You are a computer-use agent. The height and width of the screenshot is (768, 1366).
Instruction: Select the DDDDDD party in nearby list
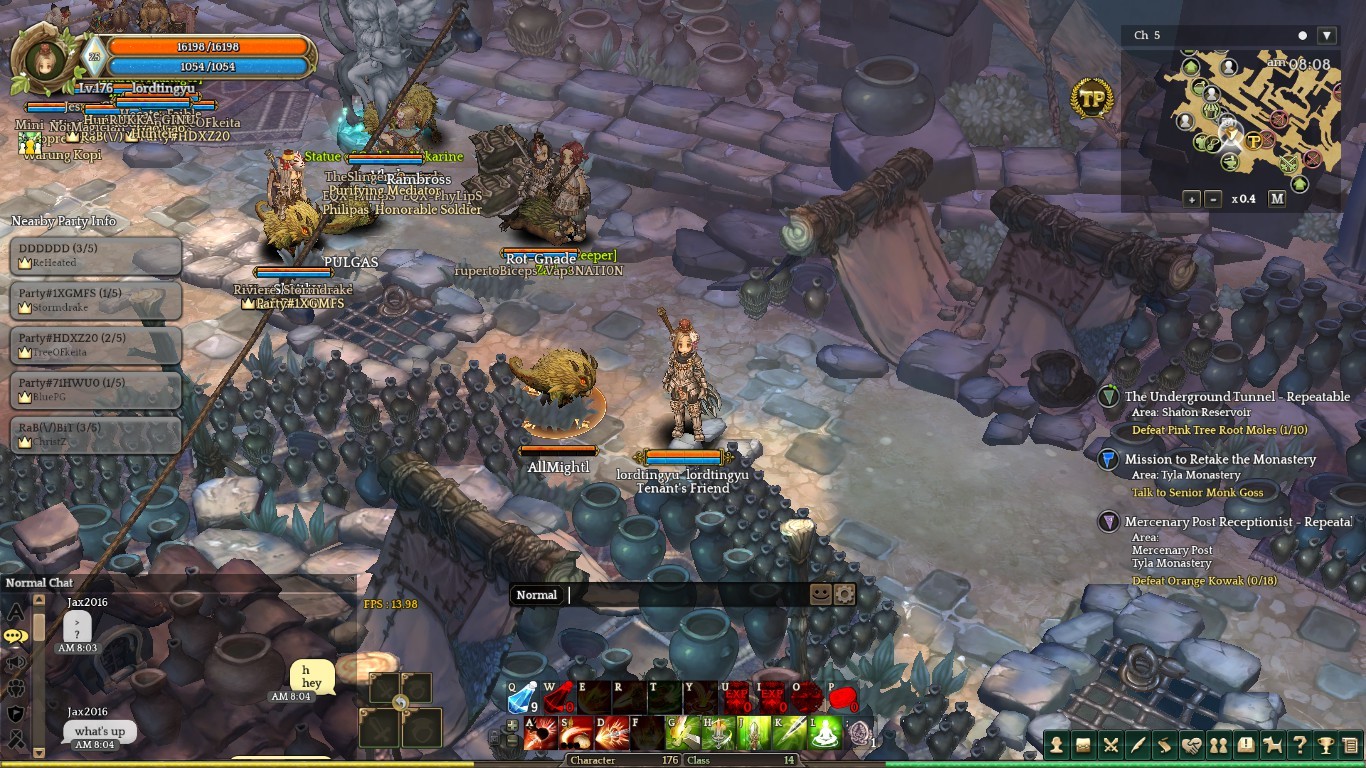pyautogui.click(x=96, y=255)
